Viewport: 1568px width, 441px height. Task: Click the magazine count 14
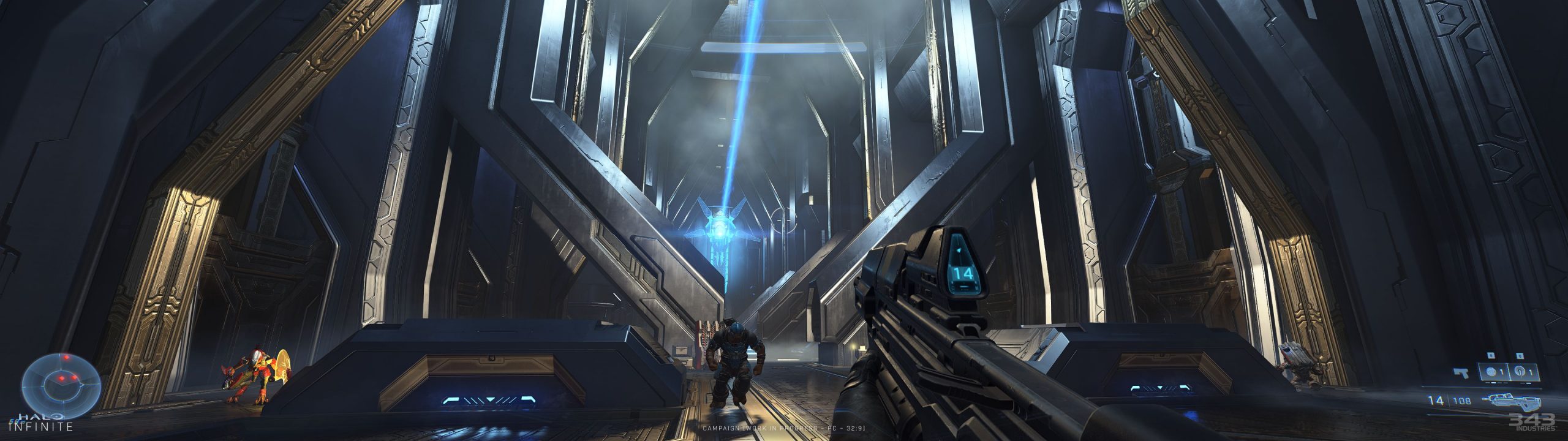coord(1436,400)
